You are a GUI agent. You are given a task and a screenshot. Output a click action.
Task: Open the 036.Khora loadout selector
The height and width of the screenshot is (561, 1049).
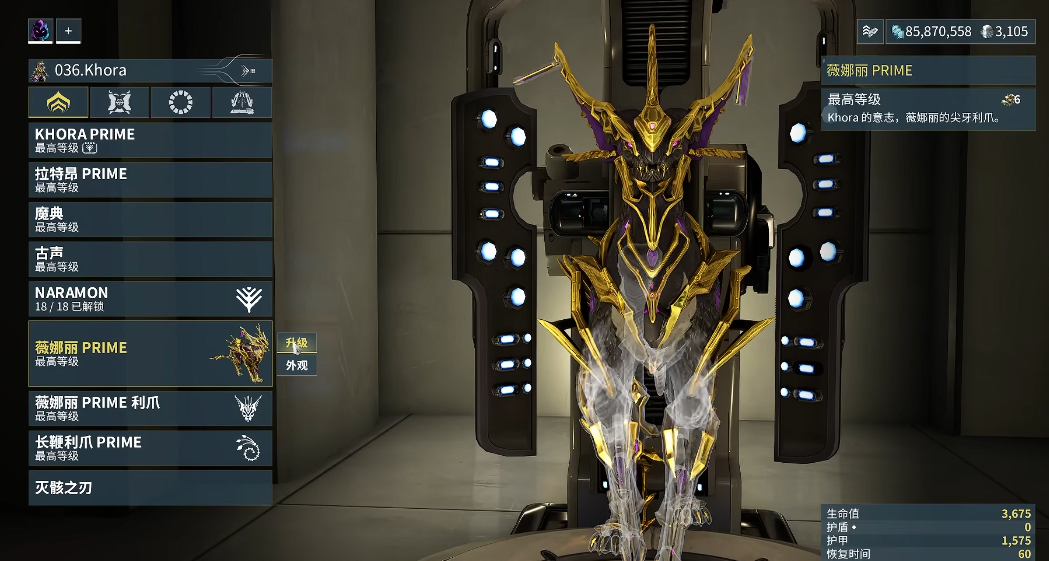(150, 71)
